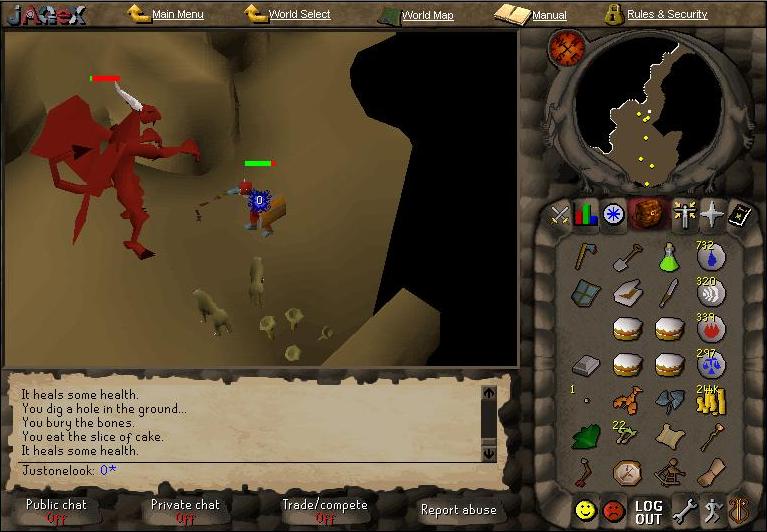Switch to the combat styles tab
Viewport: 767px width, 532px height.
coord(560,214)
